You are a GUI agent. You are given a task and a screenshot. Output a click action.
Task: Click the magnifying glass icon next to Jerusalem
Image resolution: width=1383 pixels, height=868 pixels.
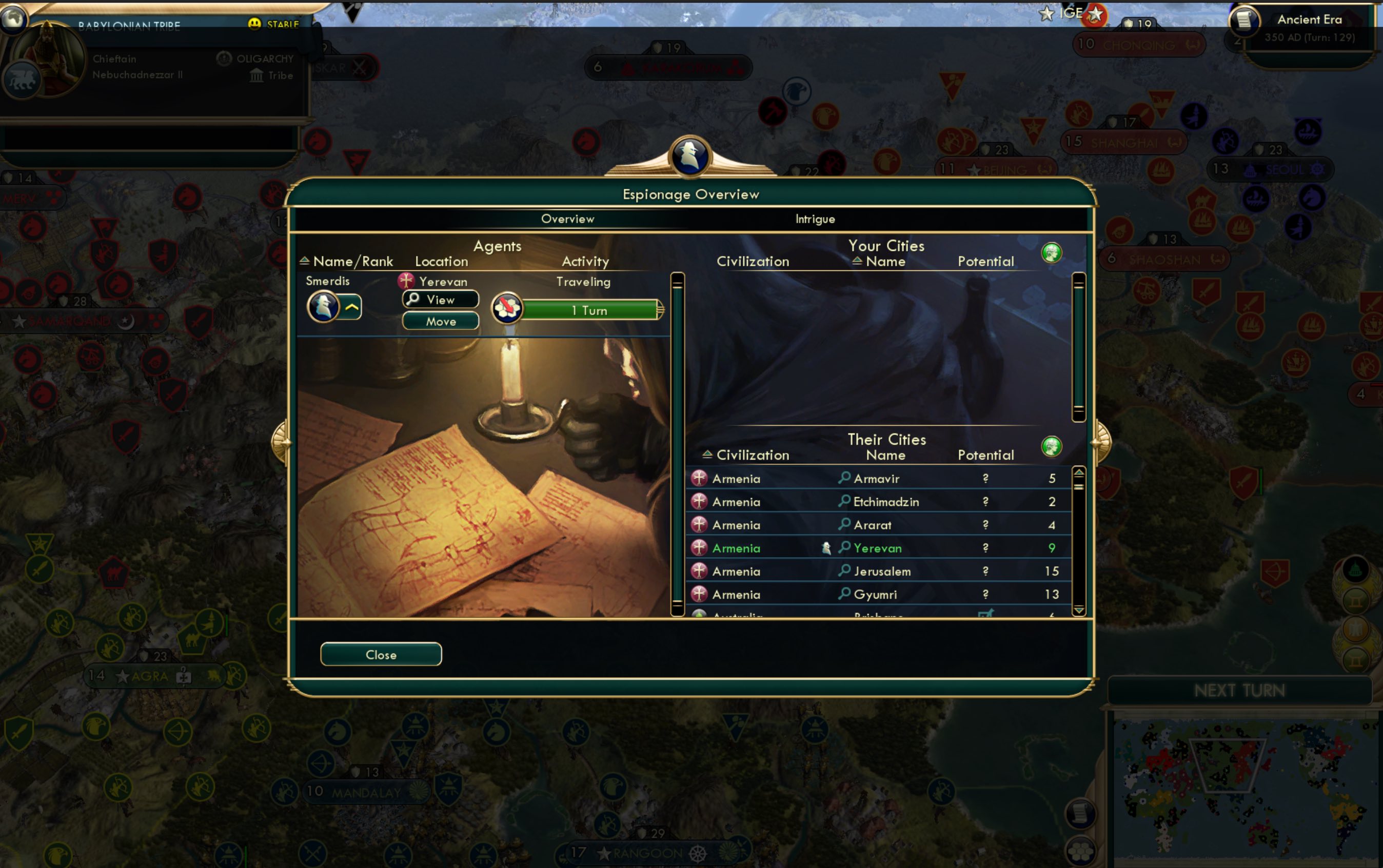[x=844, y=570]
